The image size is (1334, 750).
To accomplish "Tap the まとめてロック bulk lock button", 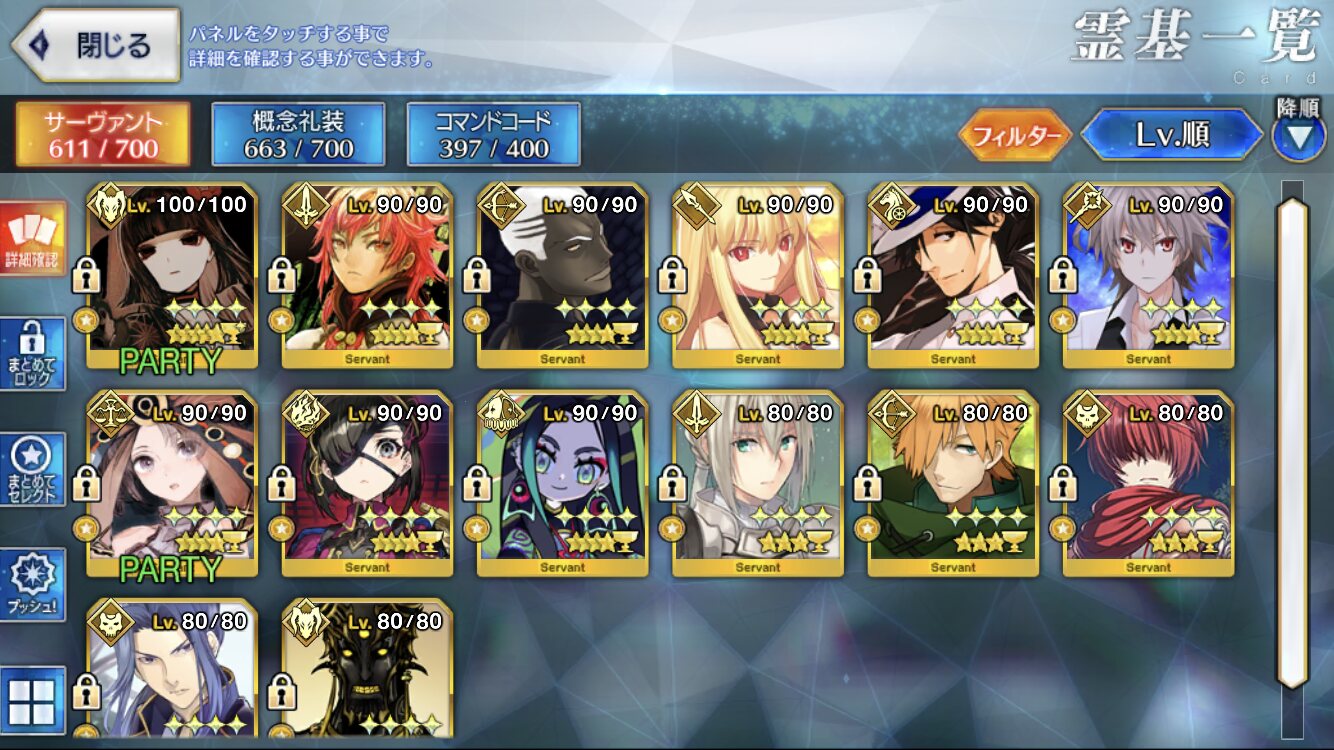I will coord(34,354).
